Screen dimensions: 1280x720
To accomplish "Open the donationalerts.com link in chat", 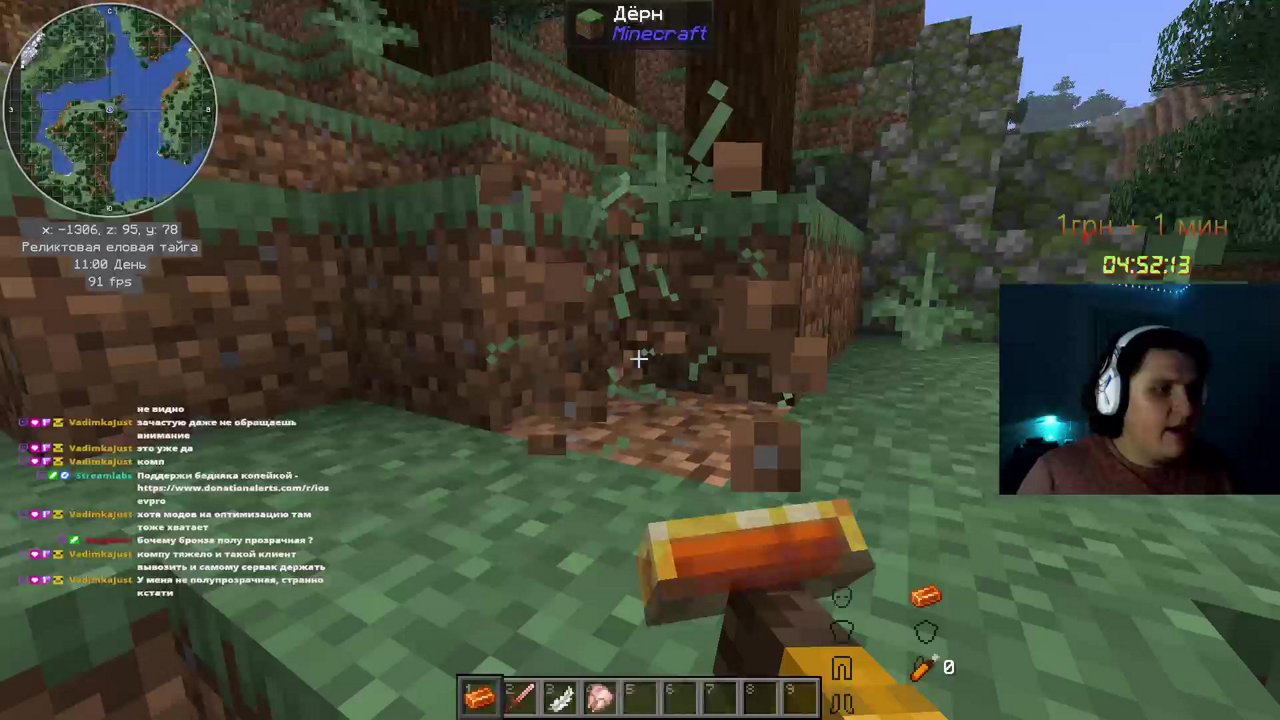I will (233, 488).
